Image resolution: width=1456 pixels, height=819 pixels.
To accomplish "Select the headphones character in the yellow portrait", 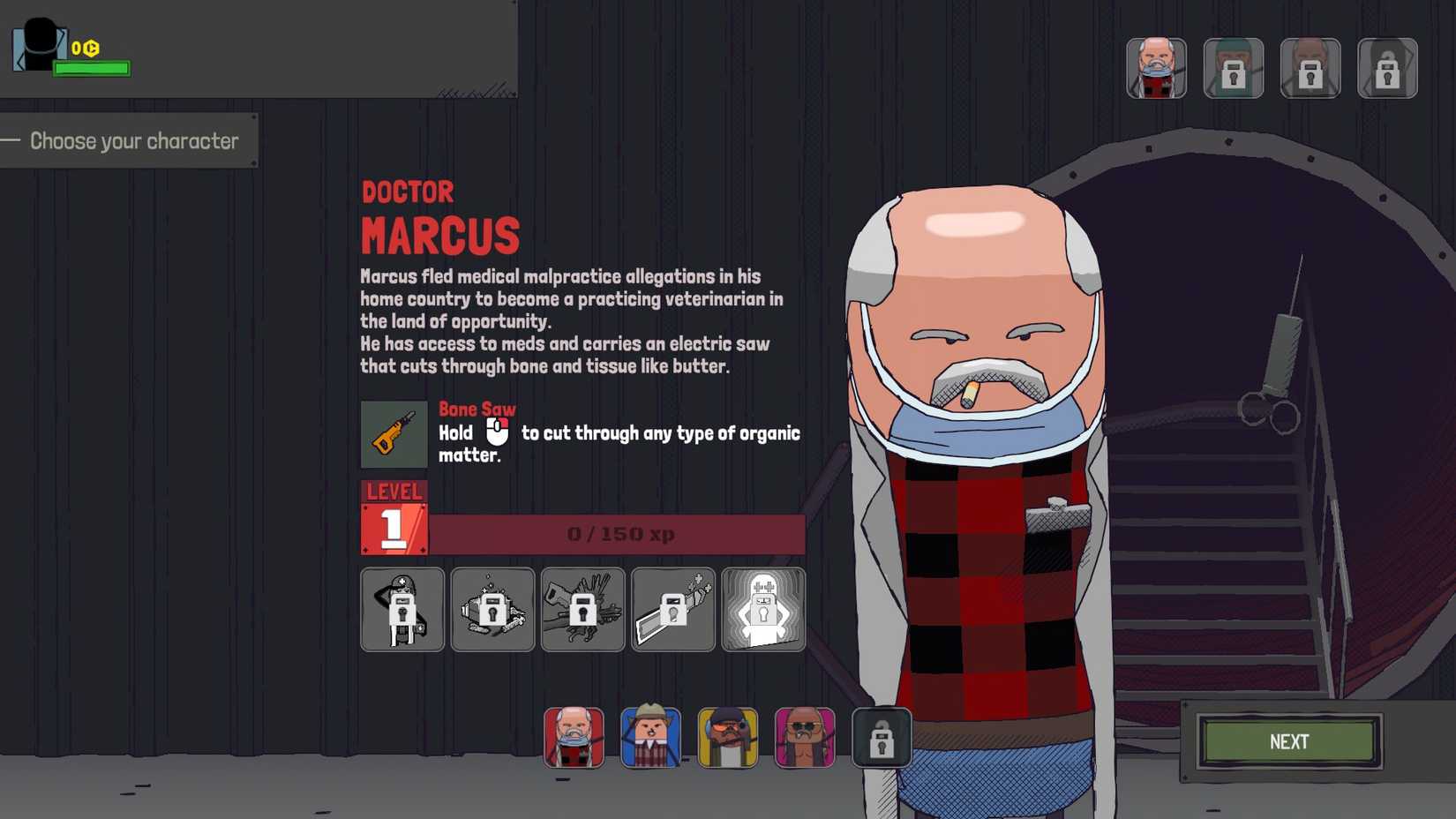I will click(x=728, y=738).
